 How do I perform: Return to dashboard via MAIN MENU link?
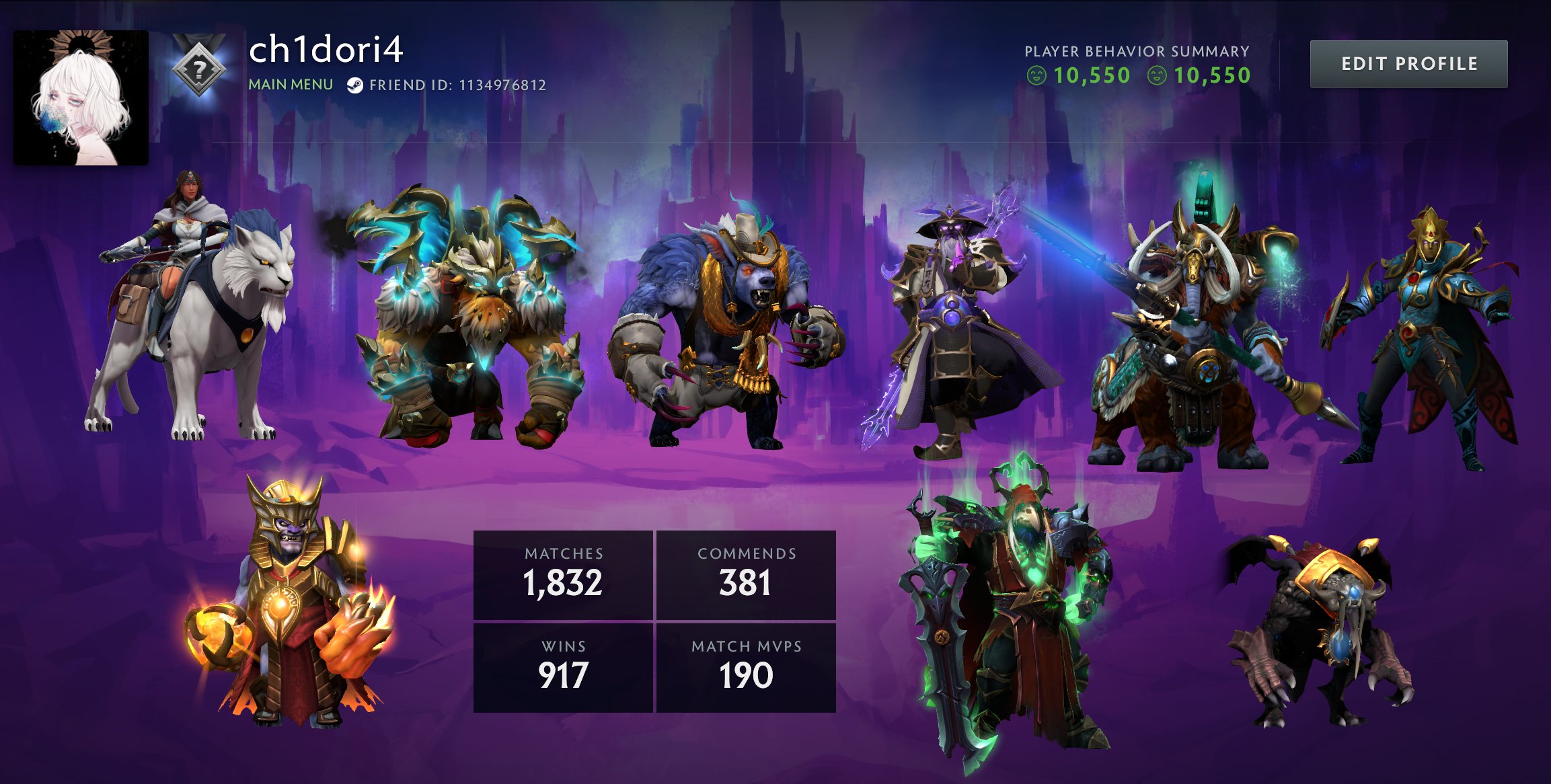(x=289, y=85)
